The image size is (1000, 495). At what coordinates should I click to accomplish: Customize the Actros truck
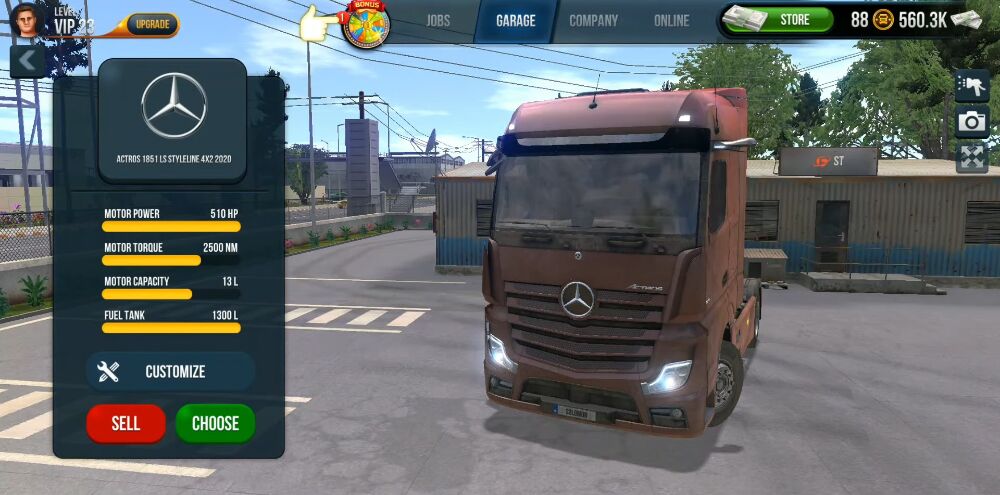pyautogui.click(x=170, y=372)
